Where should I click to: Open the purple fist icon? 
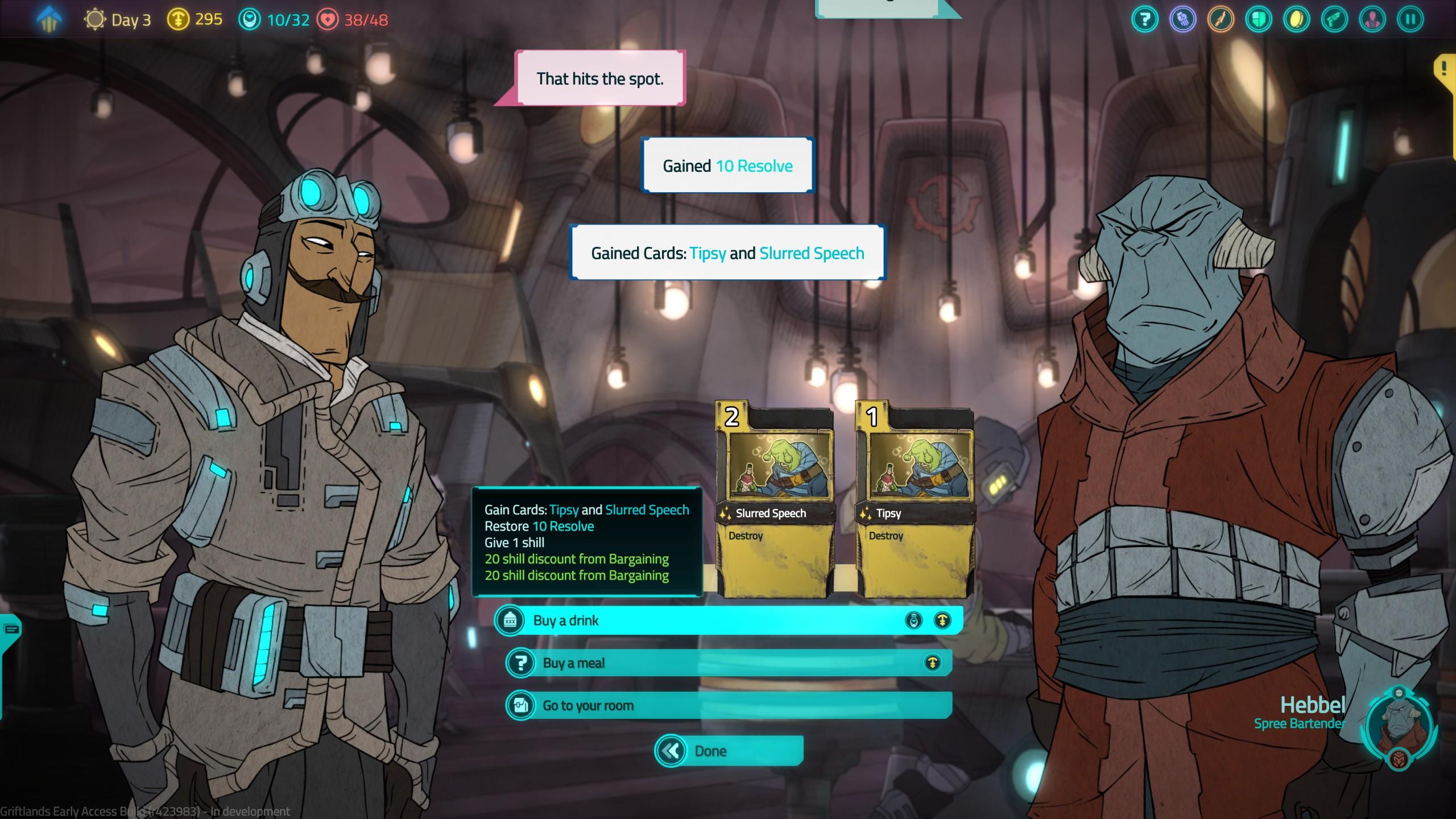tap(1183, 20)
